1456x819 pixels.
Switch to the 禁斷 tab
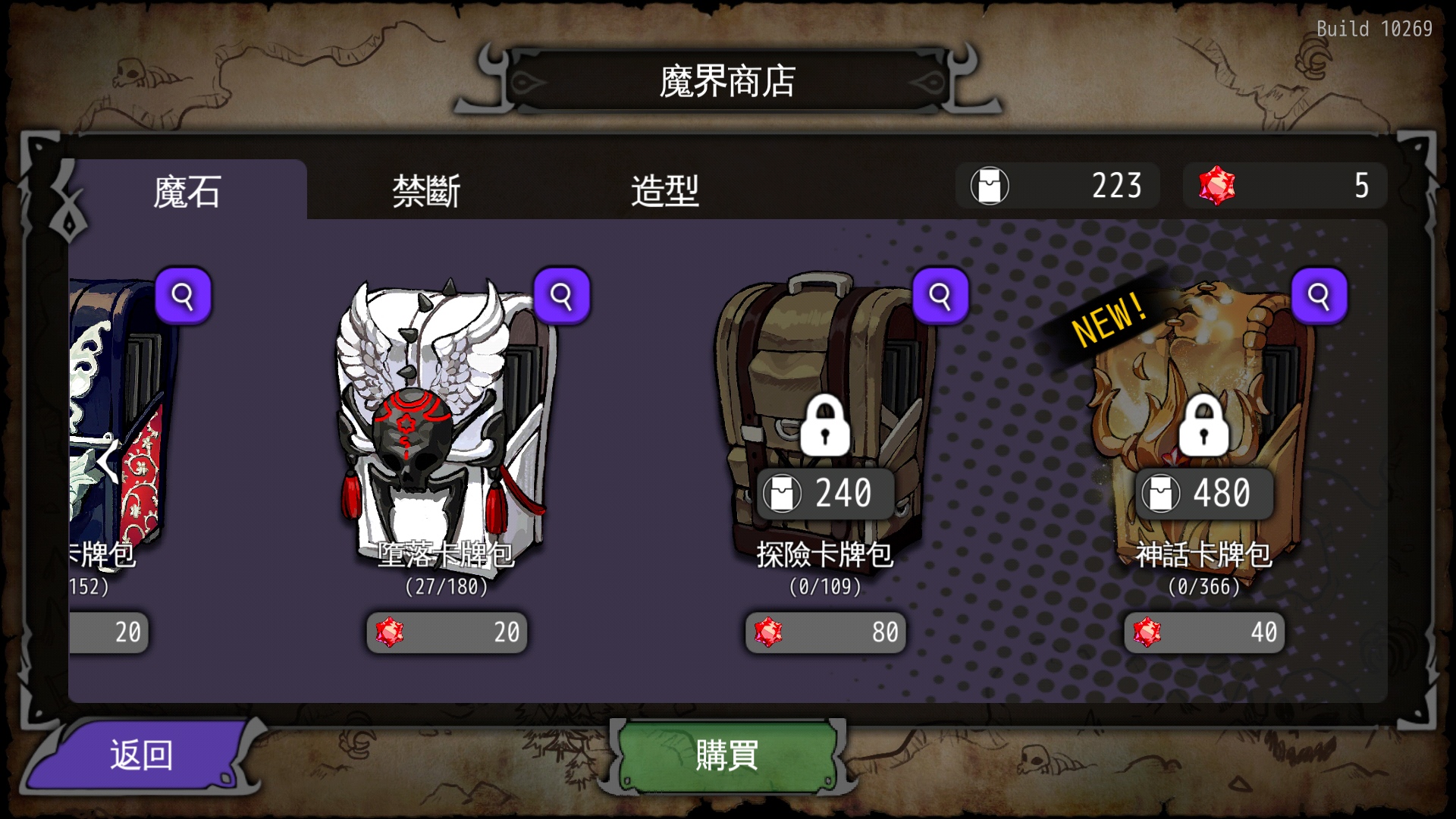click(428, 191)
